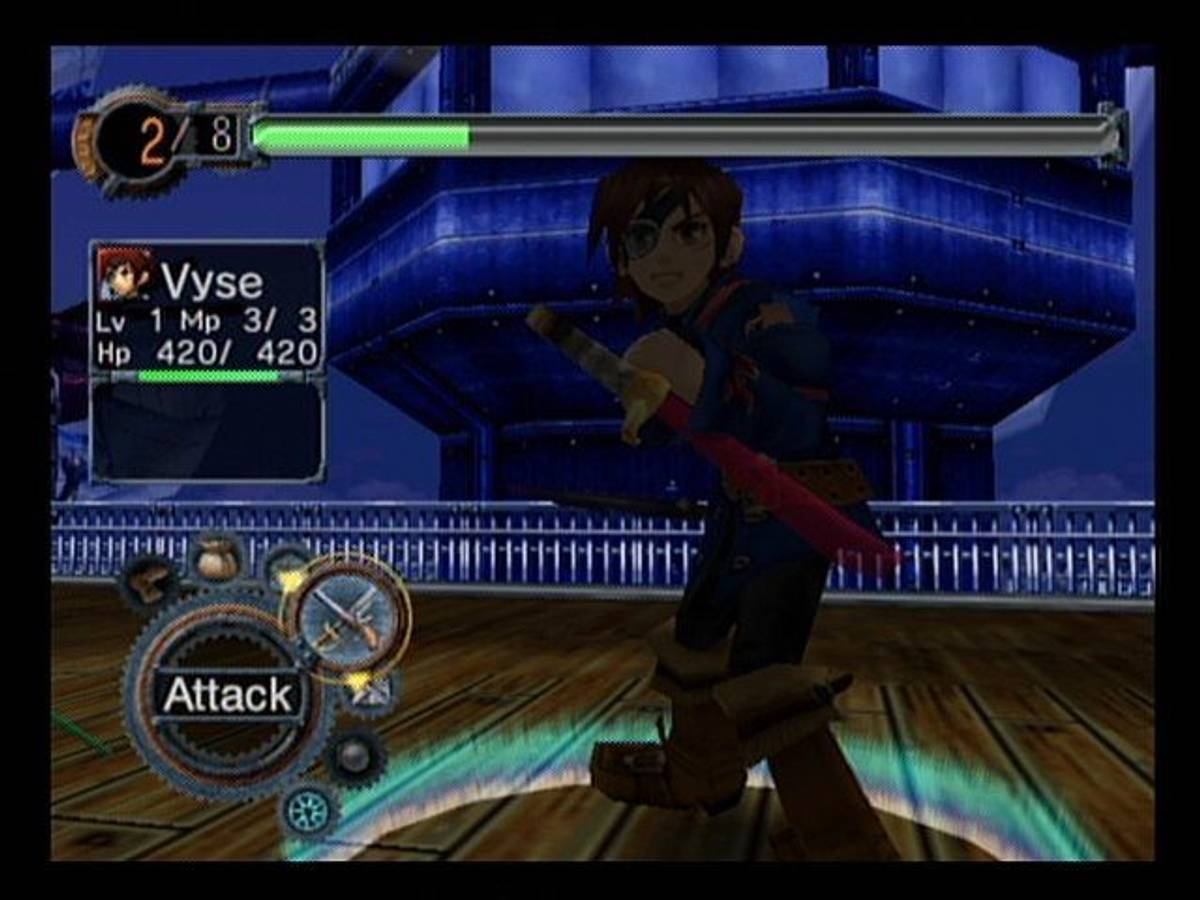The image size is (1200, 900).
Task: Select the crossed swords Attack command
Action: [x=347, y=616]
